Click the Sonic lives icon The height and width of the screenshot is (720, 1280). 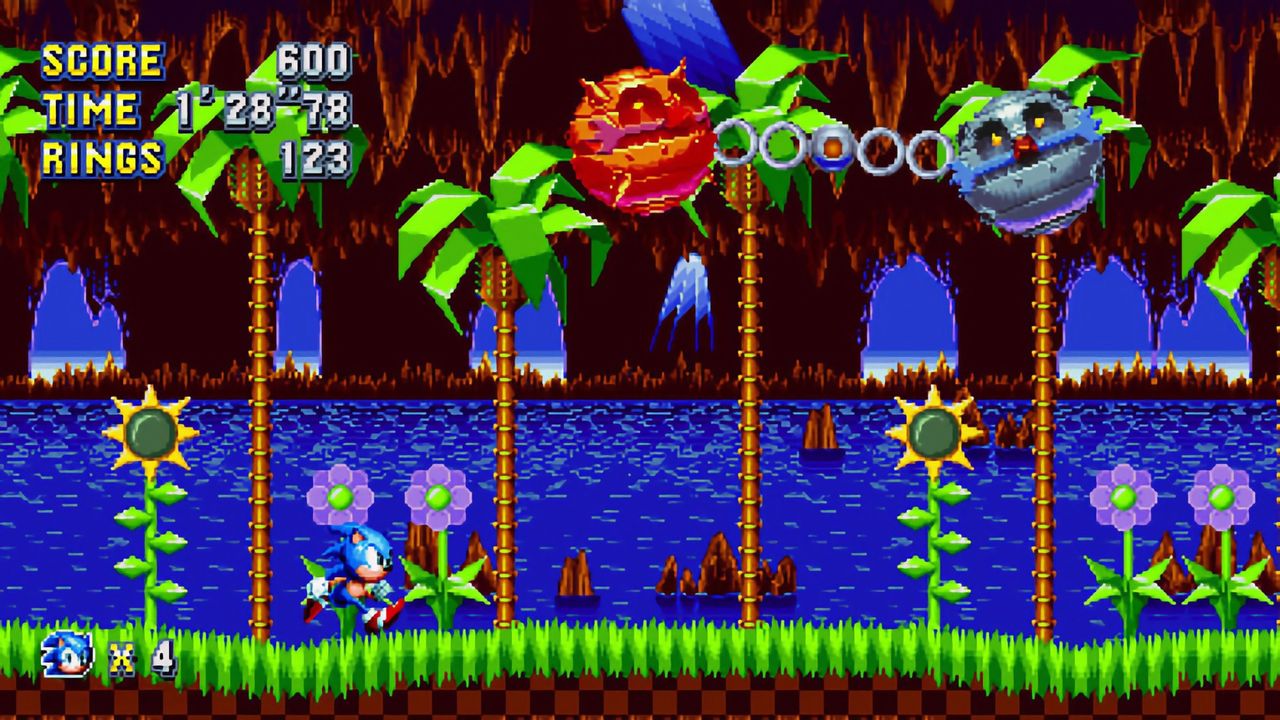(68, 655)
